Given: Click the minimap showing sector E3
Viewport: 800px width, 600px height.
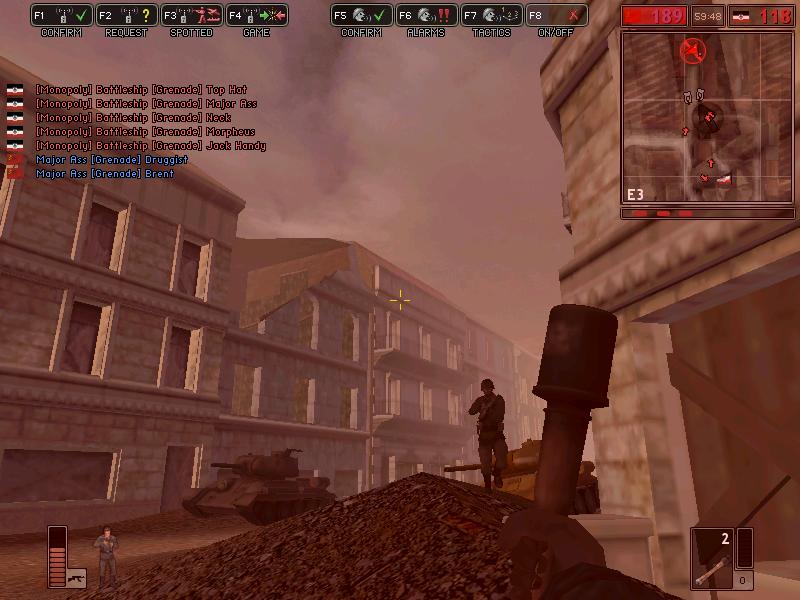Looking at the screenshot, I should coord(693,117).
